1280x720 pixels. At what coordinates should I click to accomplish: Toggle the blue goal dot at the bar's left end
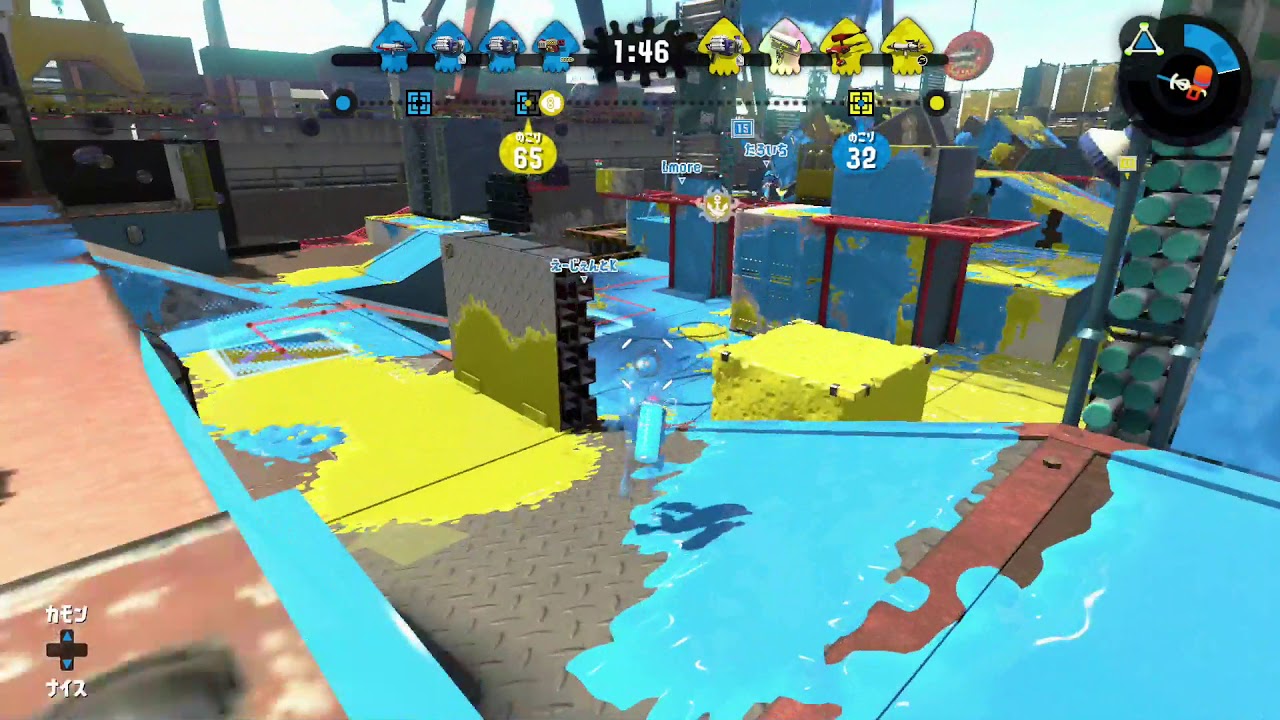click(344, 100)
